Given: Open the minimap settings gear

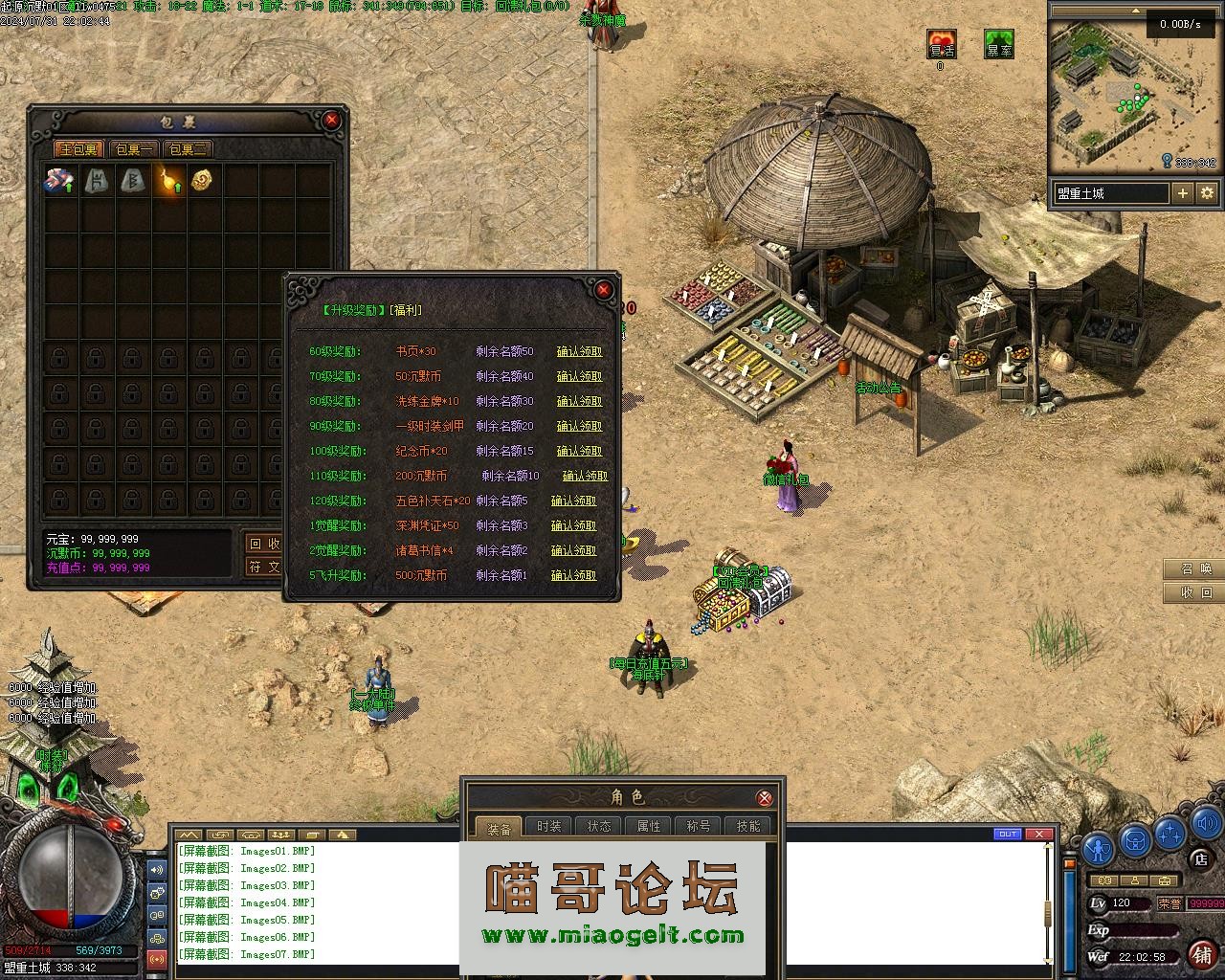Looking at the screenshot, I should (1207, 193).
